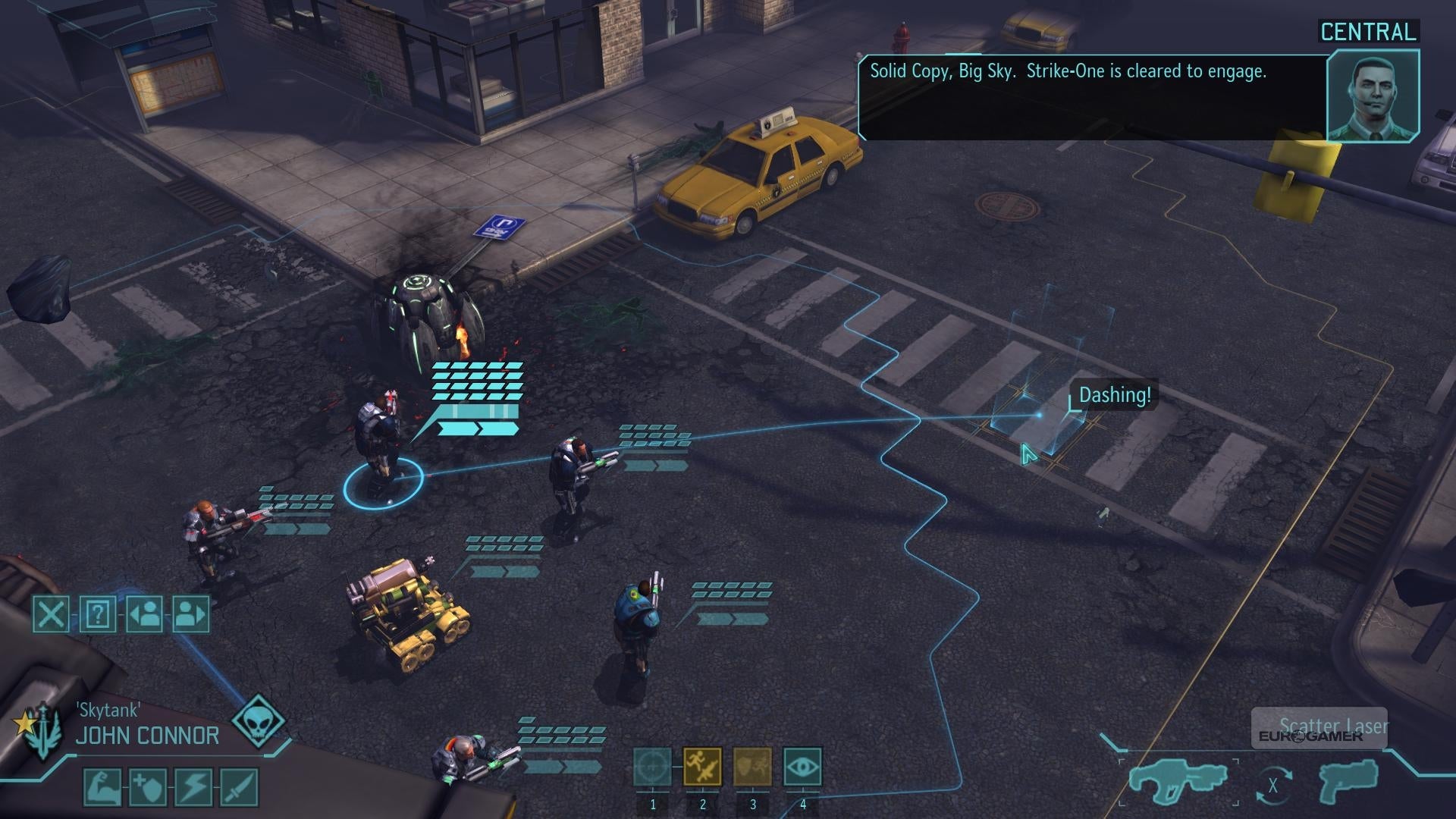
Task: Click the X end-turn button
Action: click(x=51, y=613)
